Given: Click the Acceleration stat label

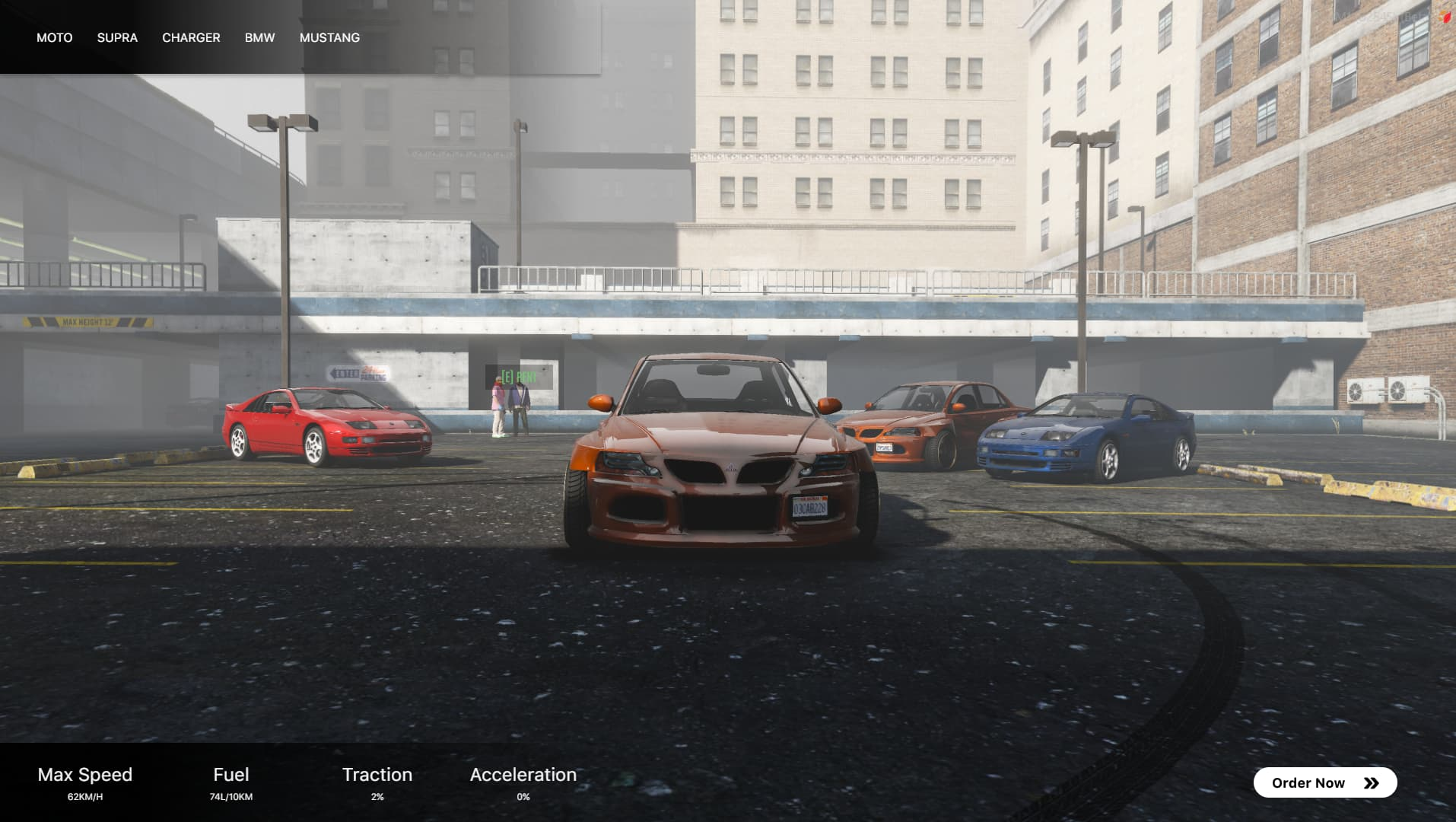Looking at the screenshot, I should pyautogui.click(x=523, y=774).
